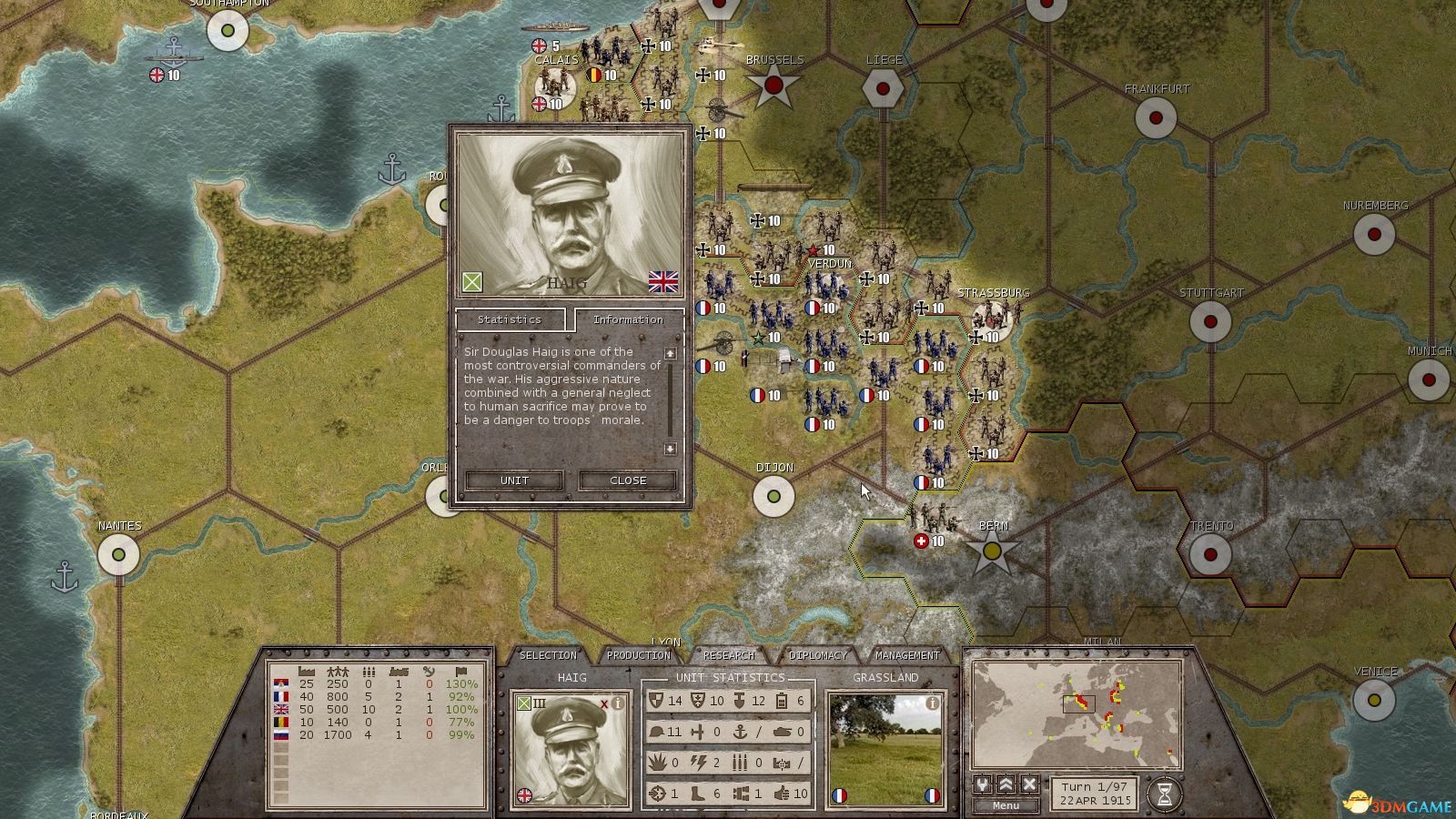Select the wrench settings icon above the Menu button

tap(982, 784)
